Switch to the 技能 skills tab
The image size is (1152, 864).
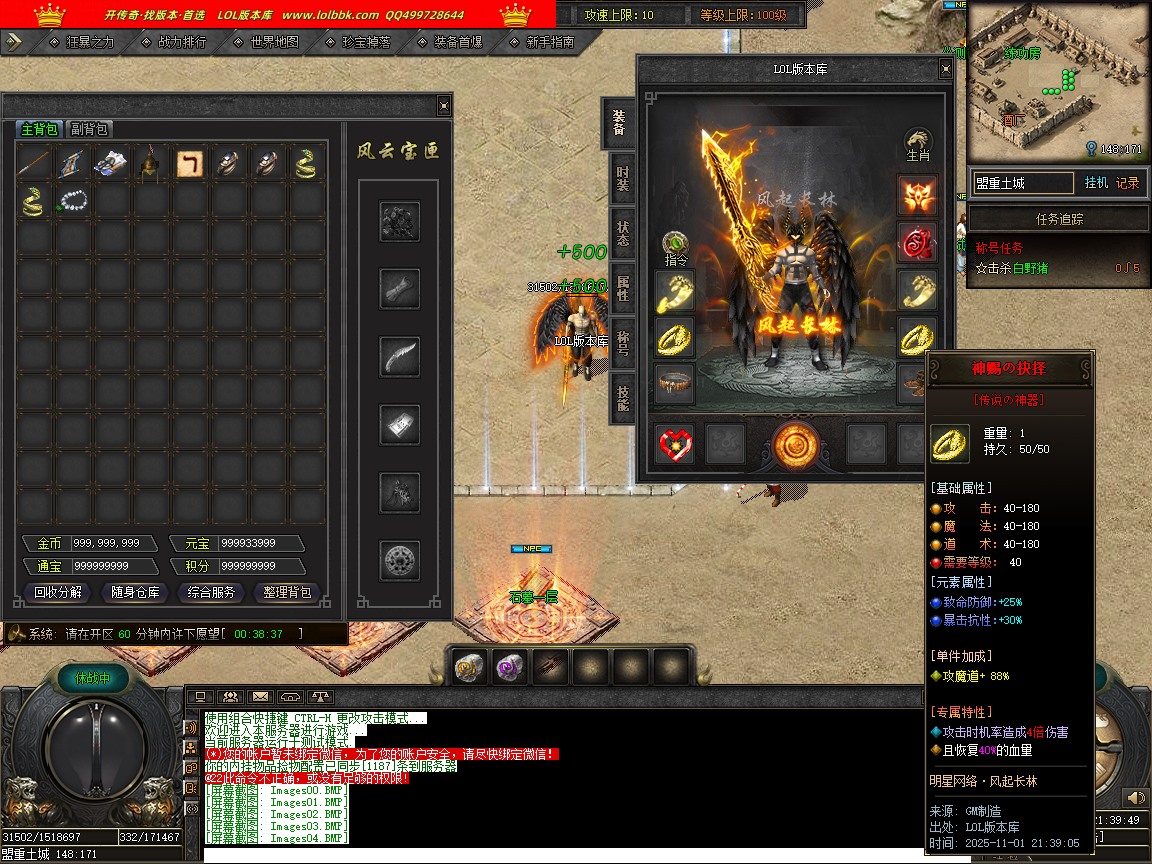coord(622,399)
